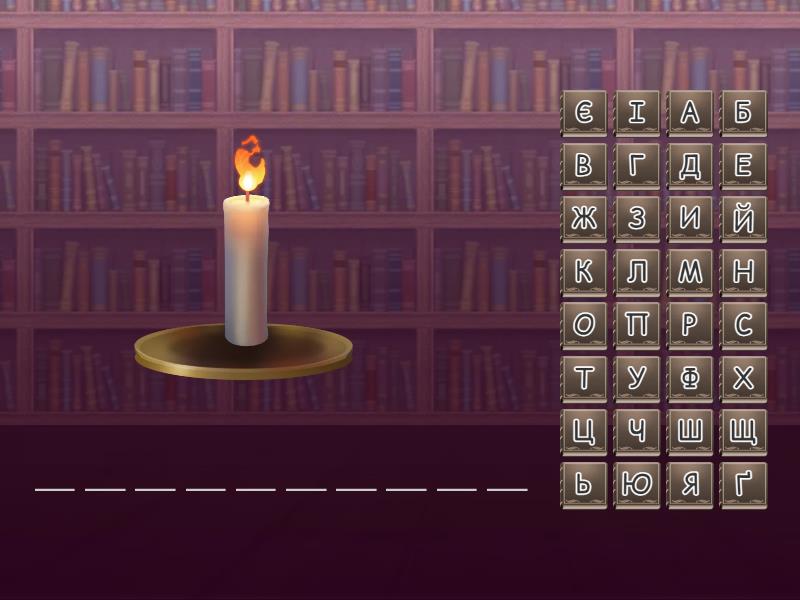Select the letter П tile

click(x=637, y=325)
